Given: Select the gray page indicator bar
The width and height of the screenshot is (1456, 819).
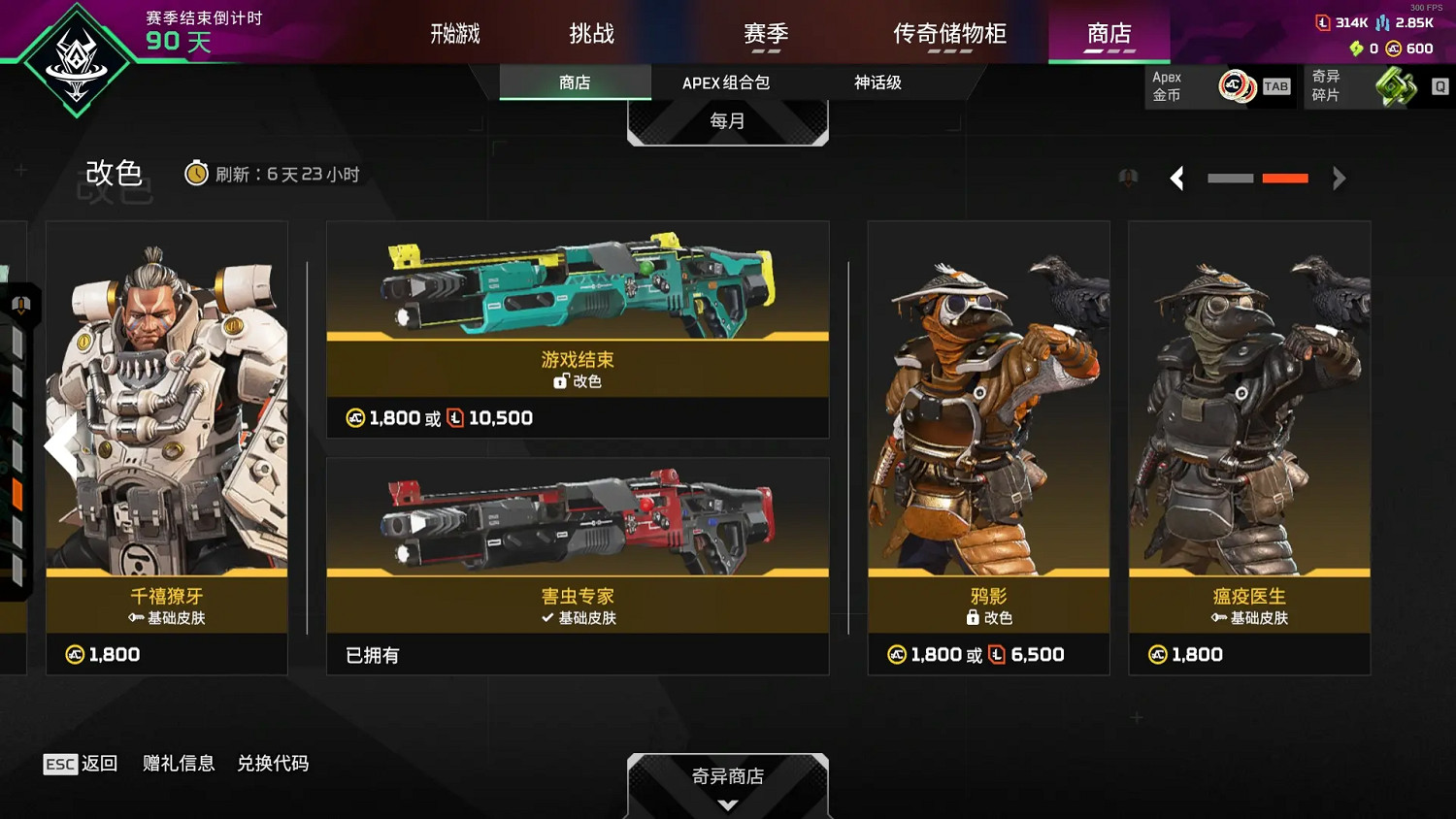Looking at the screenshot, I should point(1230,179).
